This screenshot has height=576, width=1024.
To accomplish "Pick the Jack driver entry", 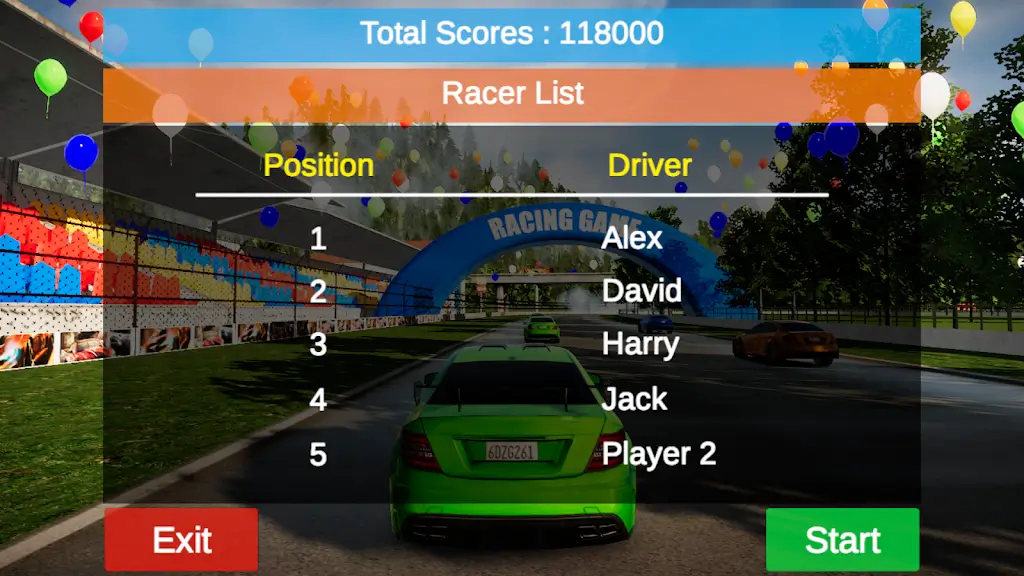I will (x=634, y=399).
